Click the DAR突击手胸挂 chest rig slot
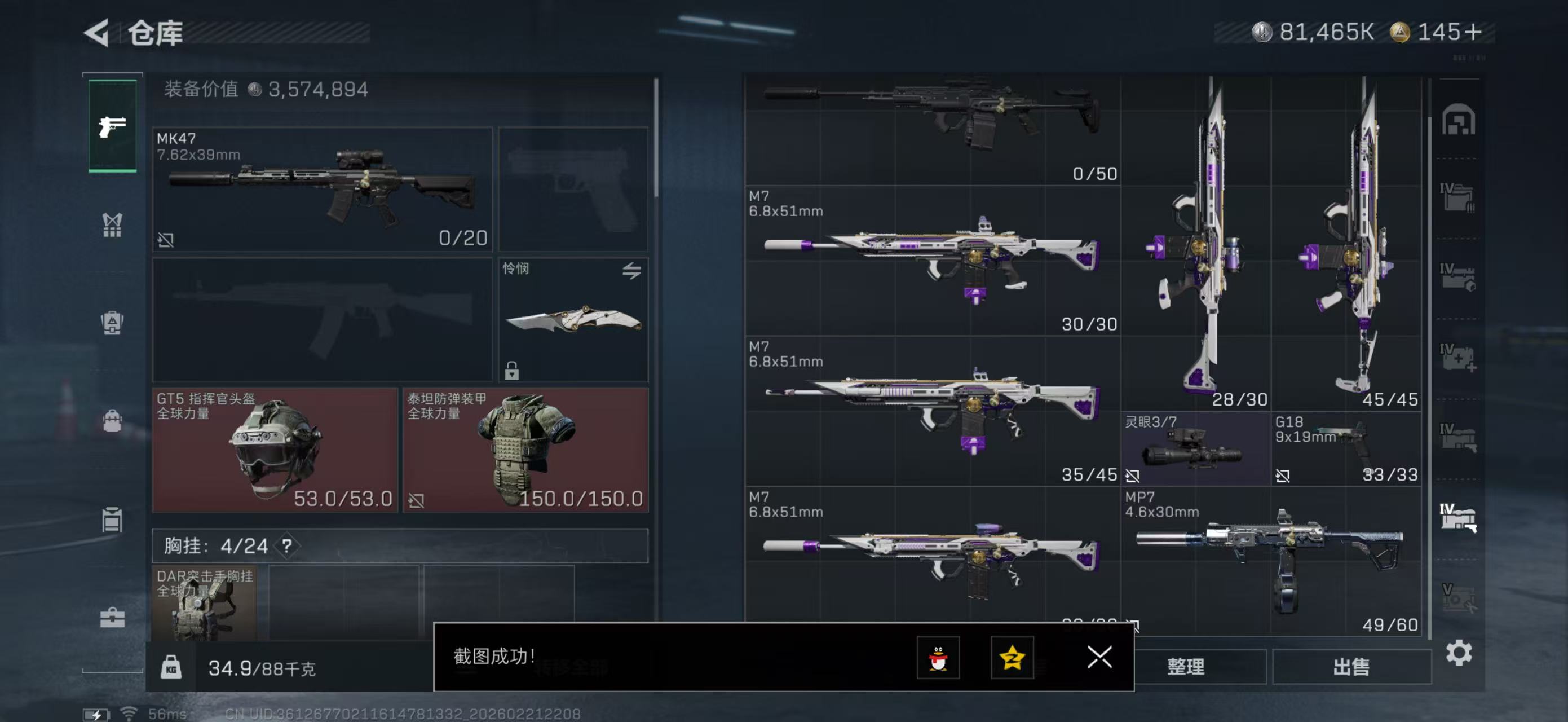Viewport: 1568px width, 722px height. pyautogui.click(x=204, y=602)
